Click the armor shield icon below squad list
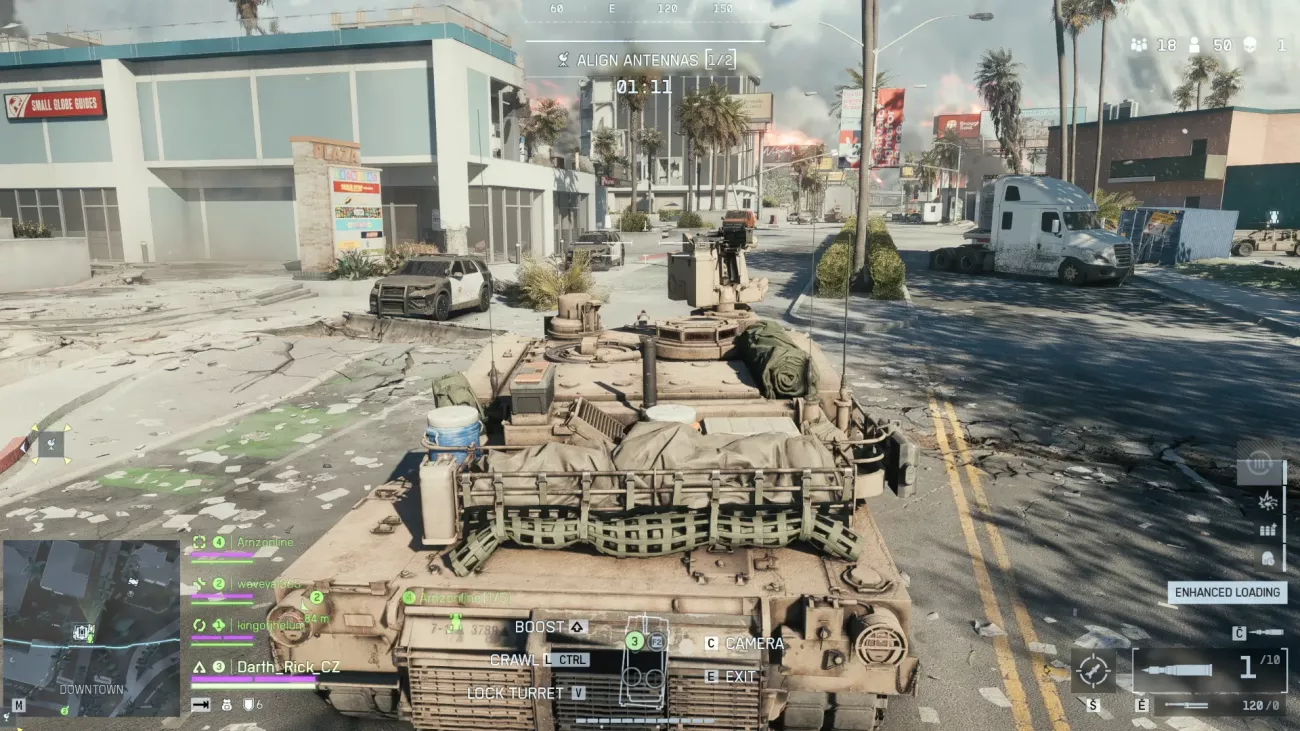Screen dimensions: 1300x731 (248, 704)
